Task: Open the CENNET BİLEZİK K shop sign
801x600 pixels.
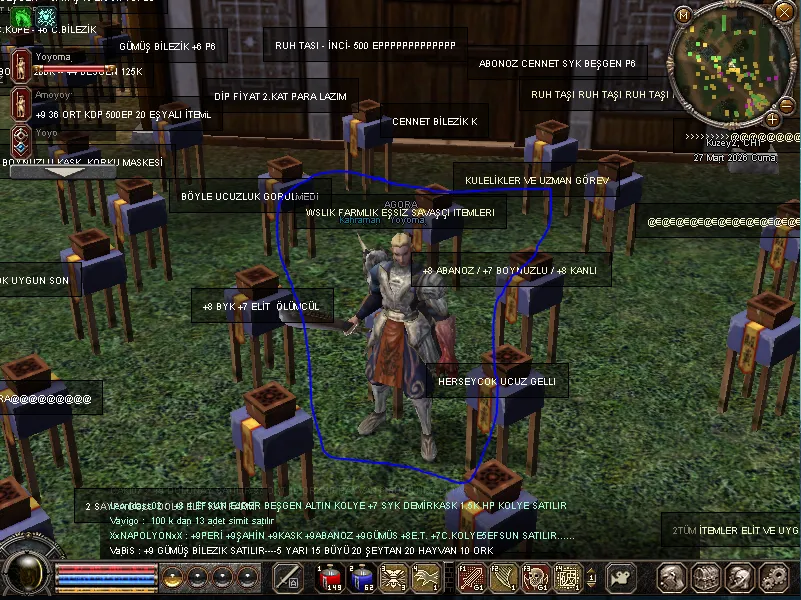Action: coord(434,122)
